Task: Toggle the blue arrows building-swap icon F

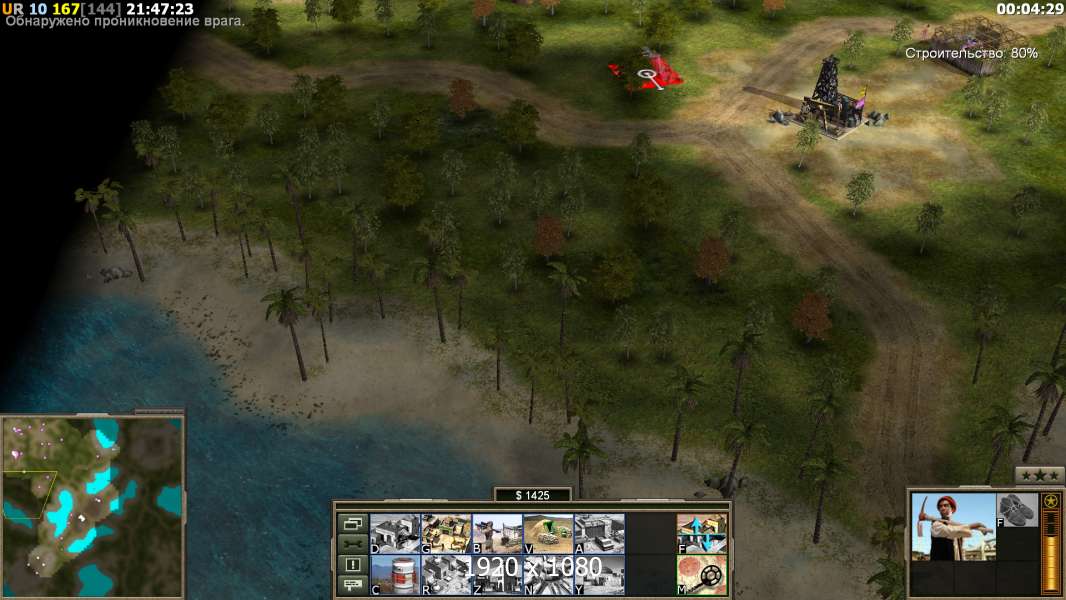Action: [702, 534]
